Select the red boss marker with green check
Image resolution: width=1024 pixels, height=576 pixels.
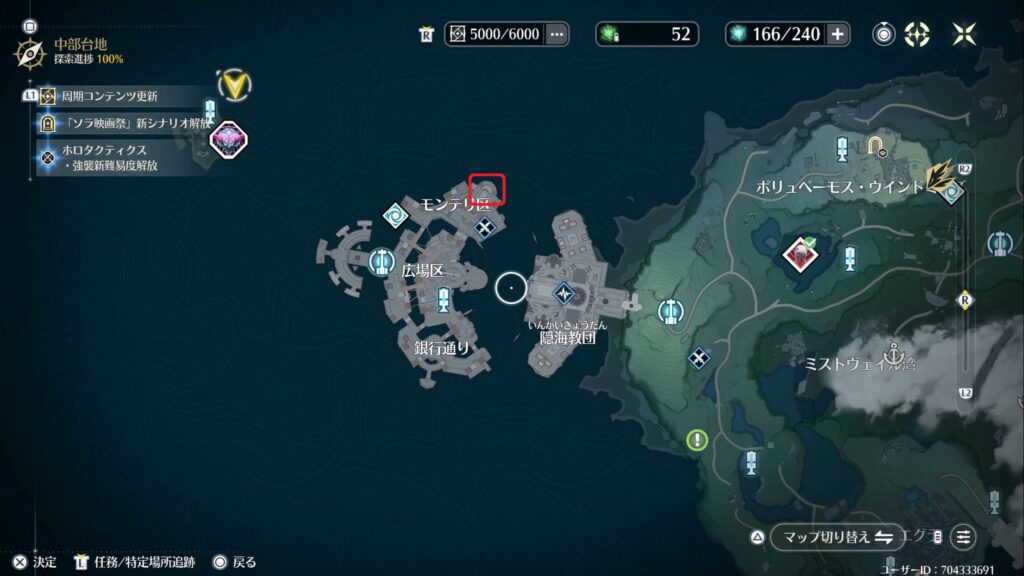pyautogui.click(x=801, y=254)
